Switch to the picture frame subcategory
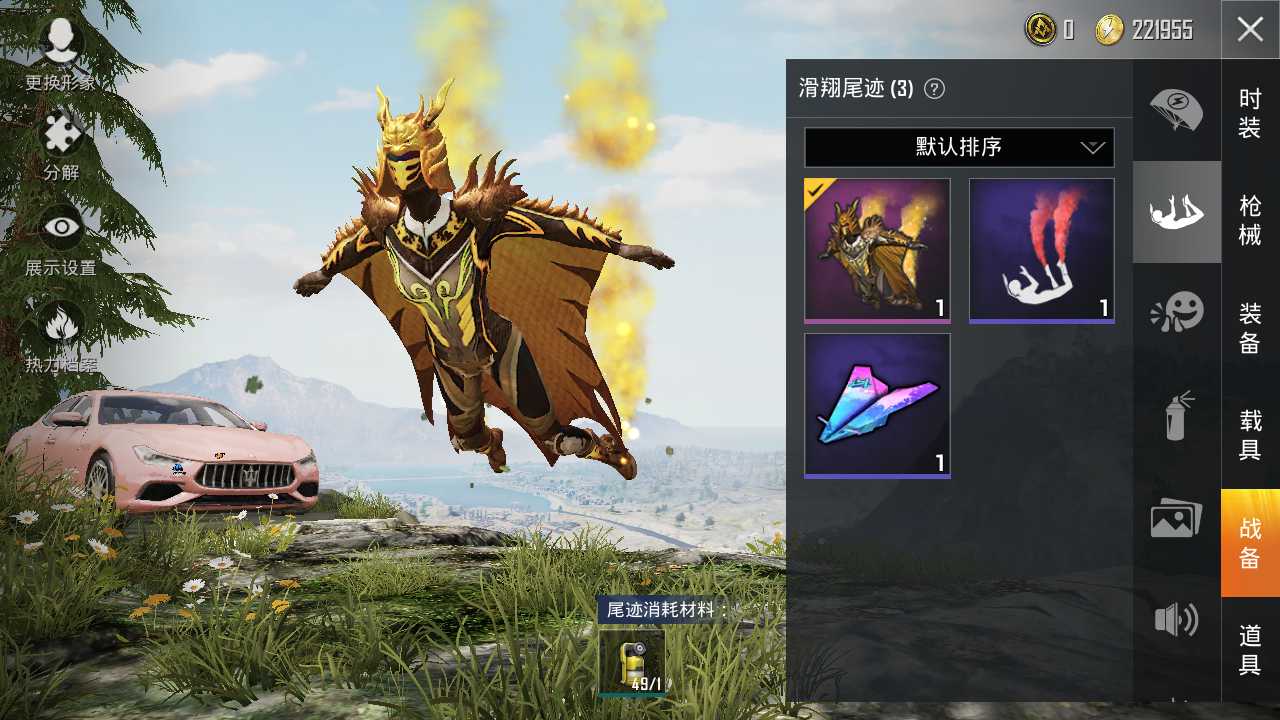 (1176, 517)
